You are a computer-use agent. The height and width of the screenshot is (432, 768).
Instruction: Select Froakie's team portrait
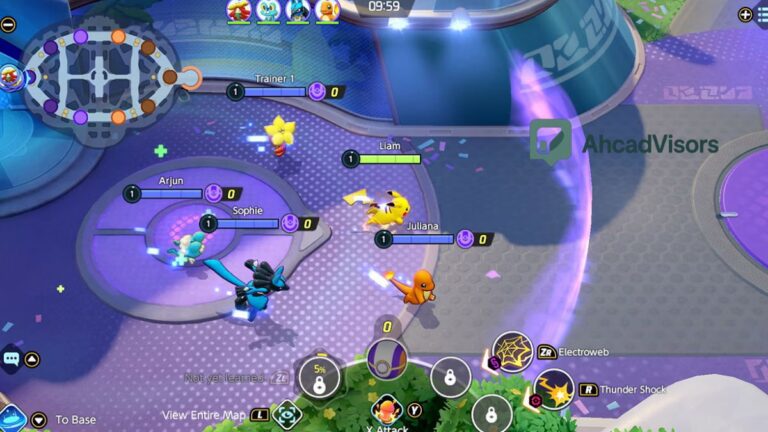(x=268, y=11)
